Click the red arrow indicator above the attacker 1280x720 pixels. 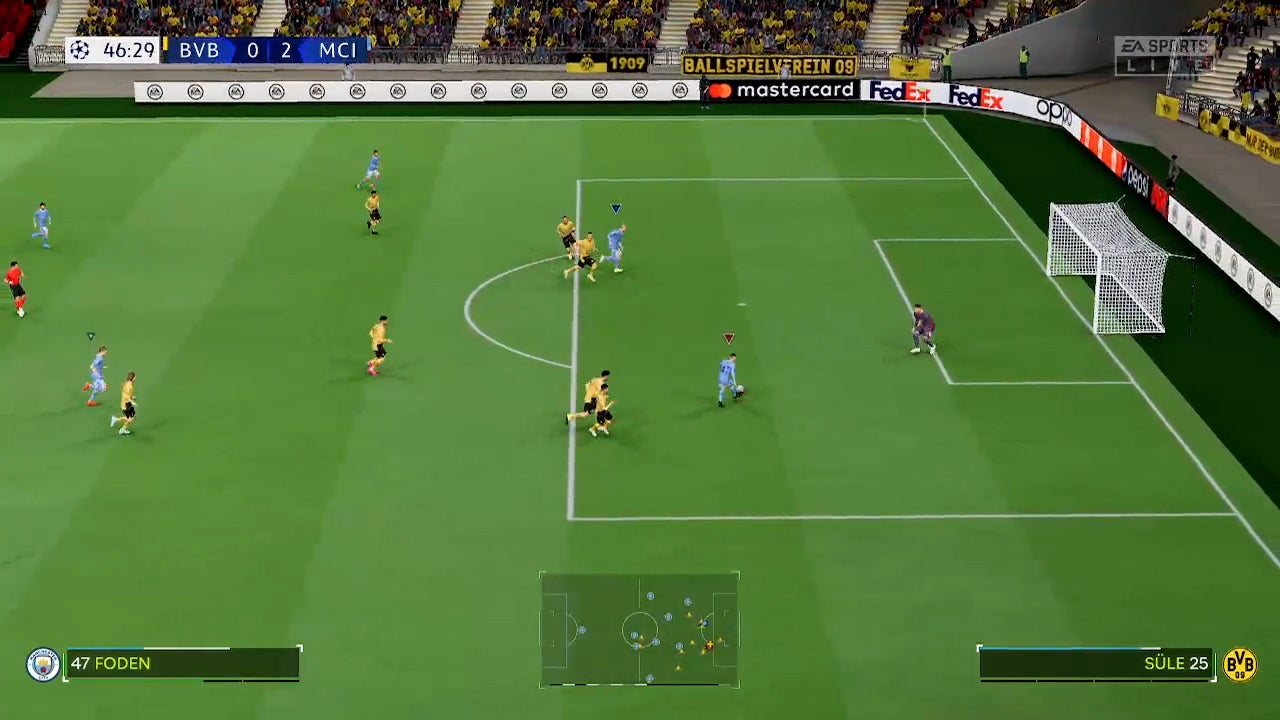(727, 338)
